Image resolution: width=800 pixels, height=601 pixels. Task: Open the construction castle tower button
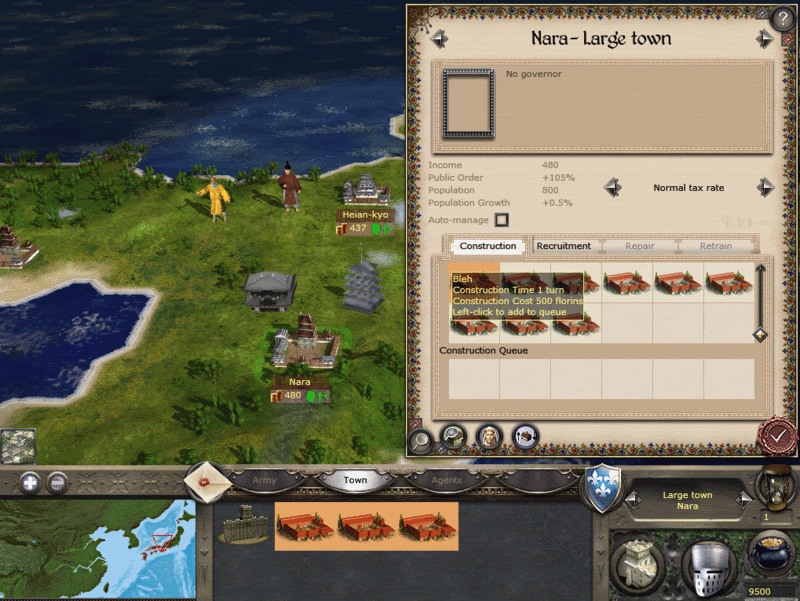[638, 566]
